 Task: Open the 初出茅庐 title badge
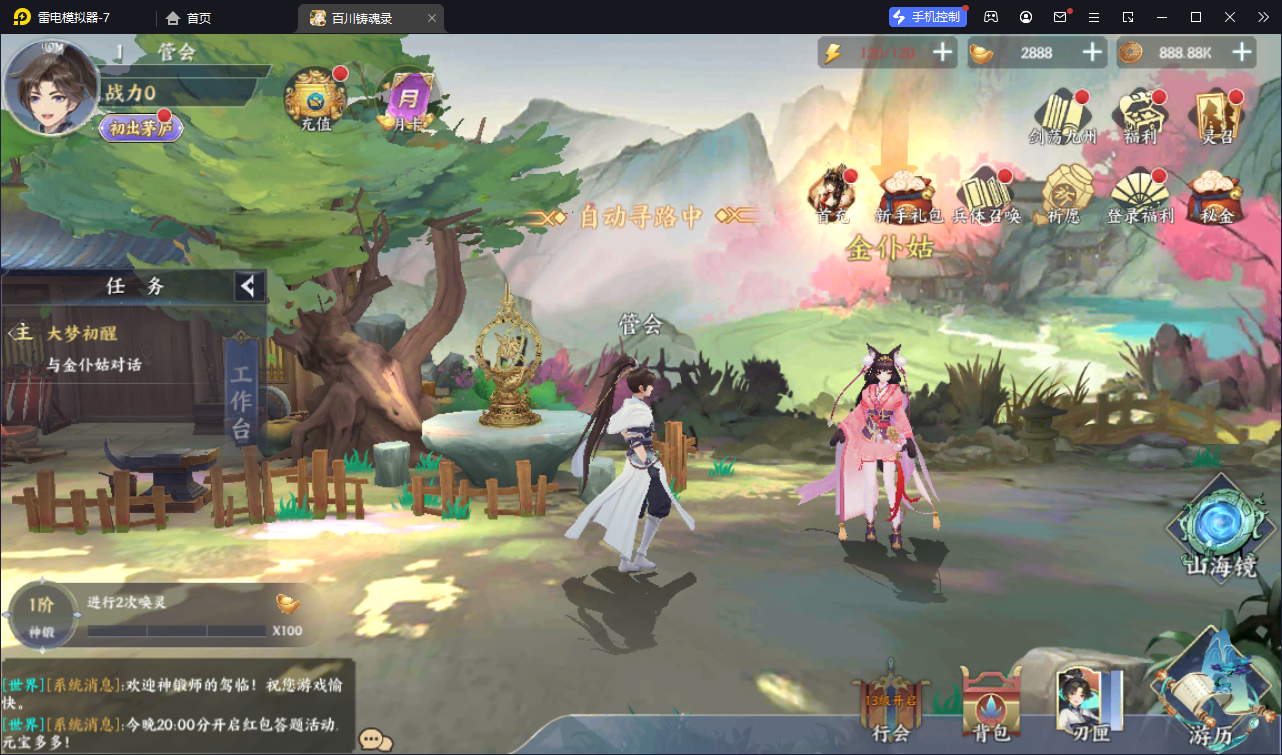140,128
